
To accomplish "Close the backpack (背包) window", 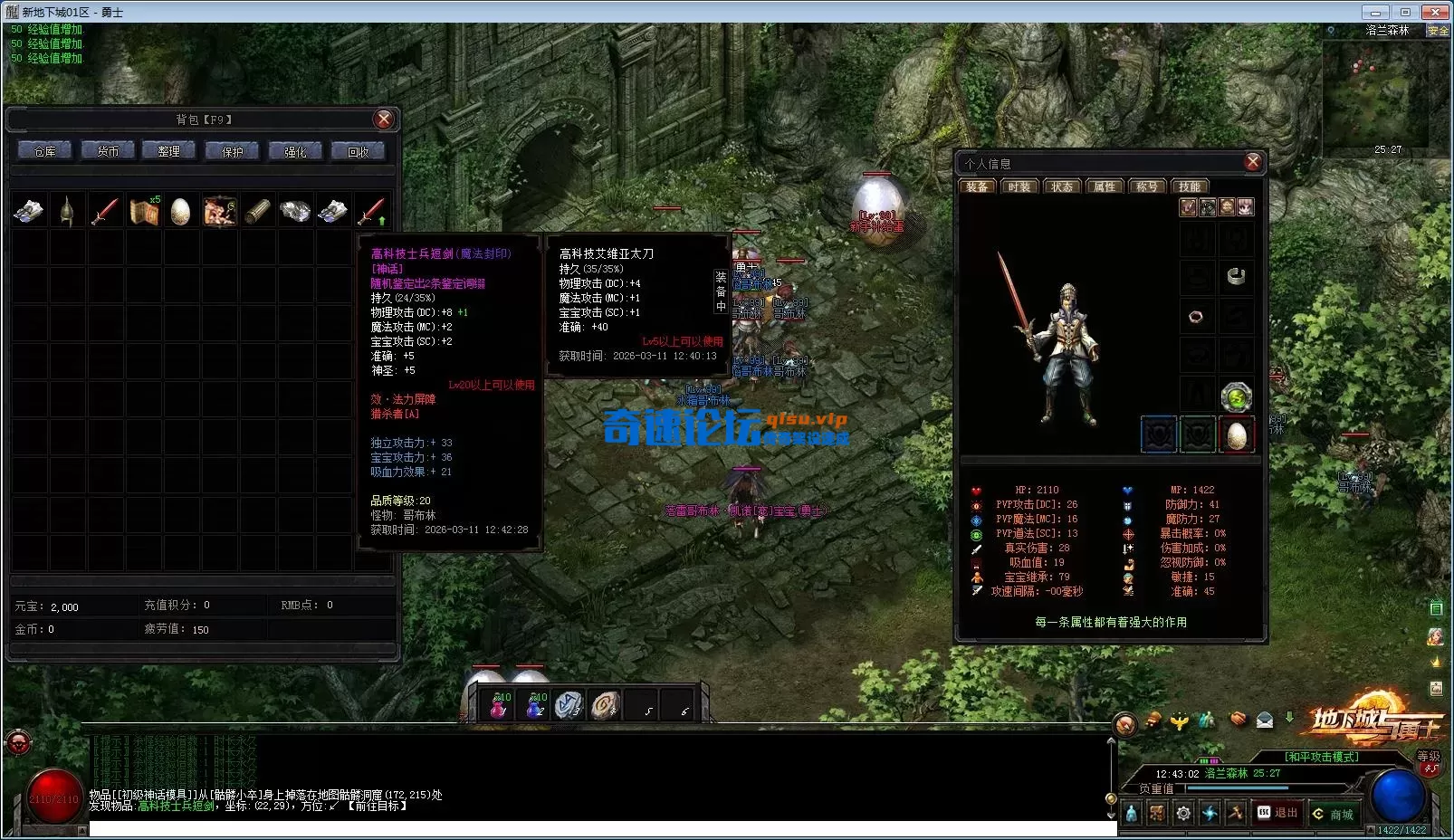I will (x=384, y=119).
